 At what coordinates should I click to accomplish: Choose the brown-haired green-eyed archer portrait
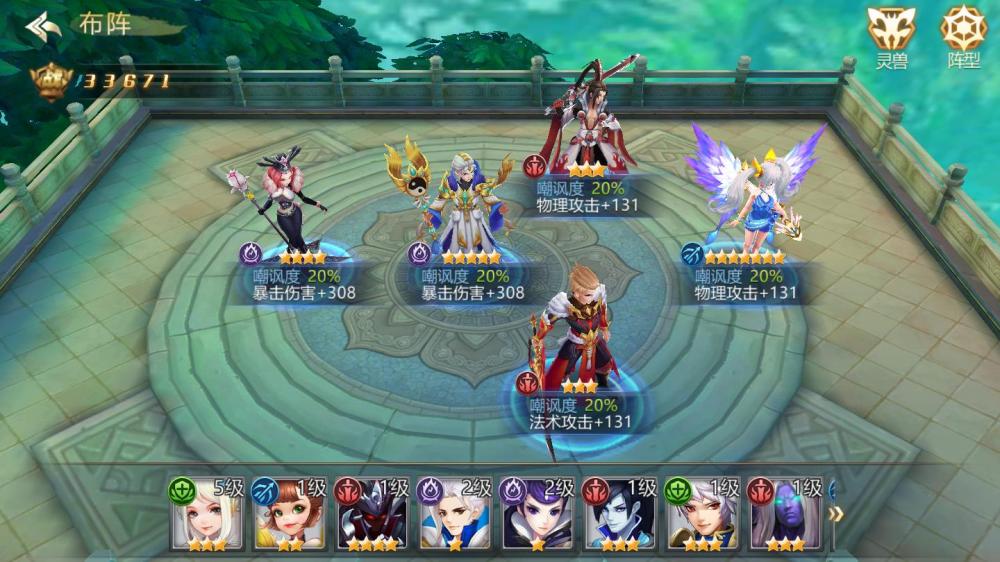pyautogui.click(x=289, y=515)
